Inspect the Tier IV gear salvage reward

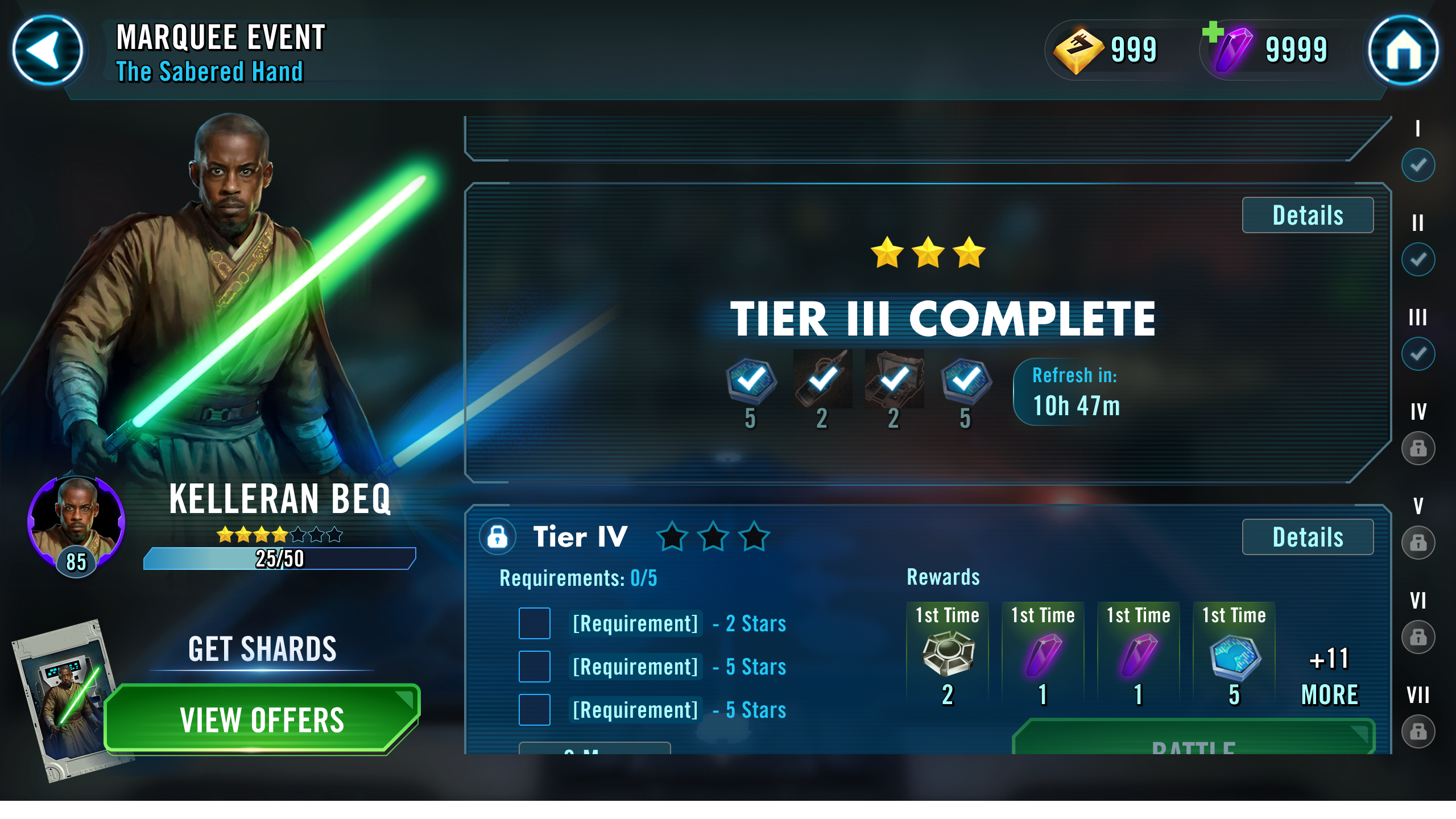click(x=948, y=655)
